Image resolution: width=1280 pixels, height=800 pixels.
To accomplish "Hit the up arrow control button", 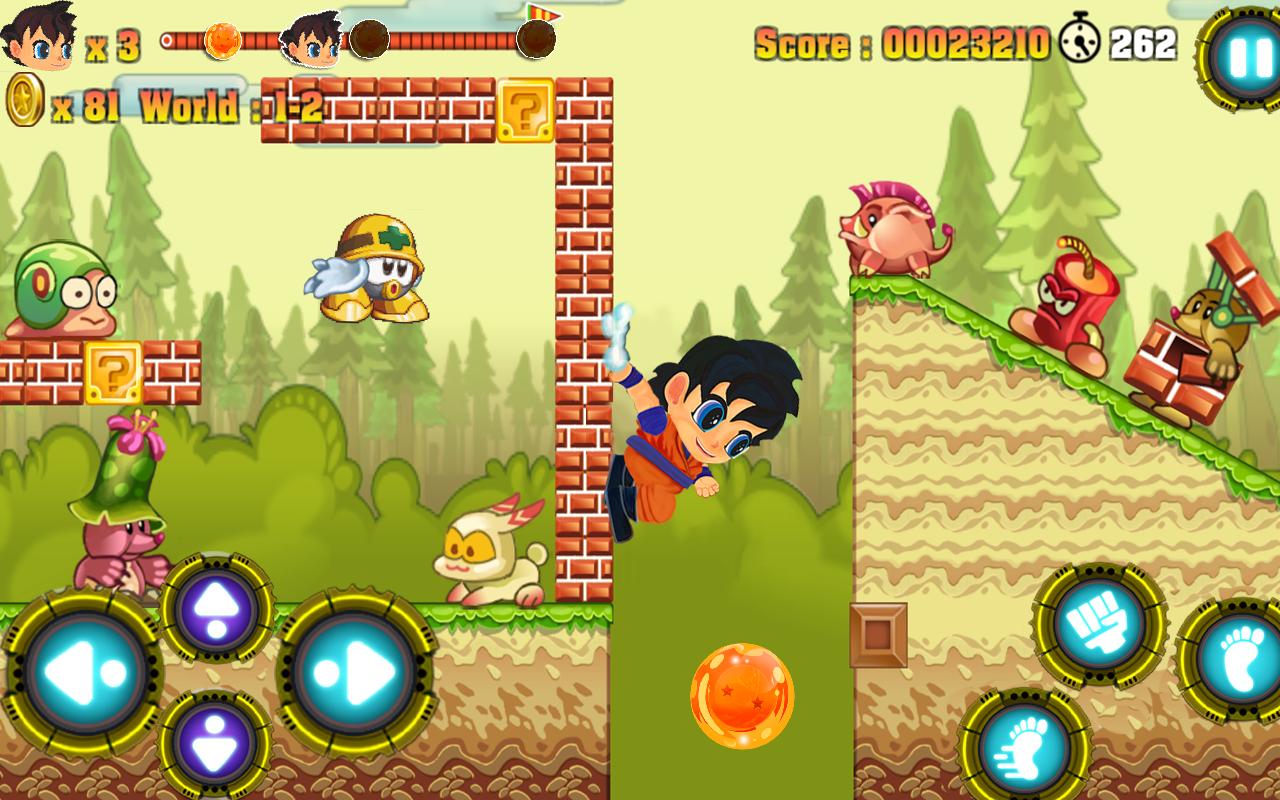I will click(x=216, y=608).
